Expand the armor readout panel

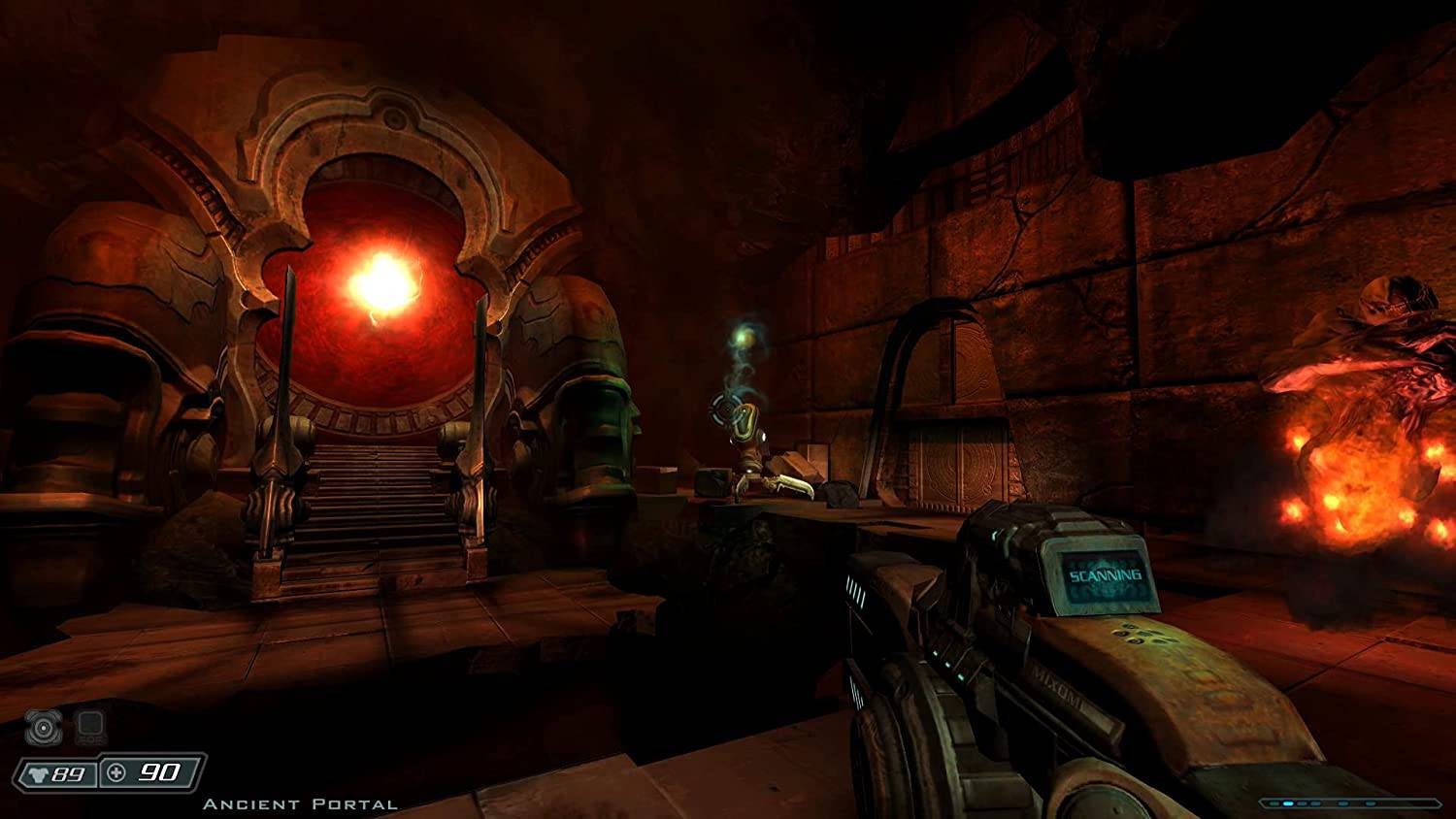58,773
